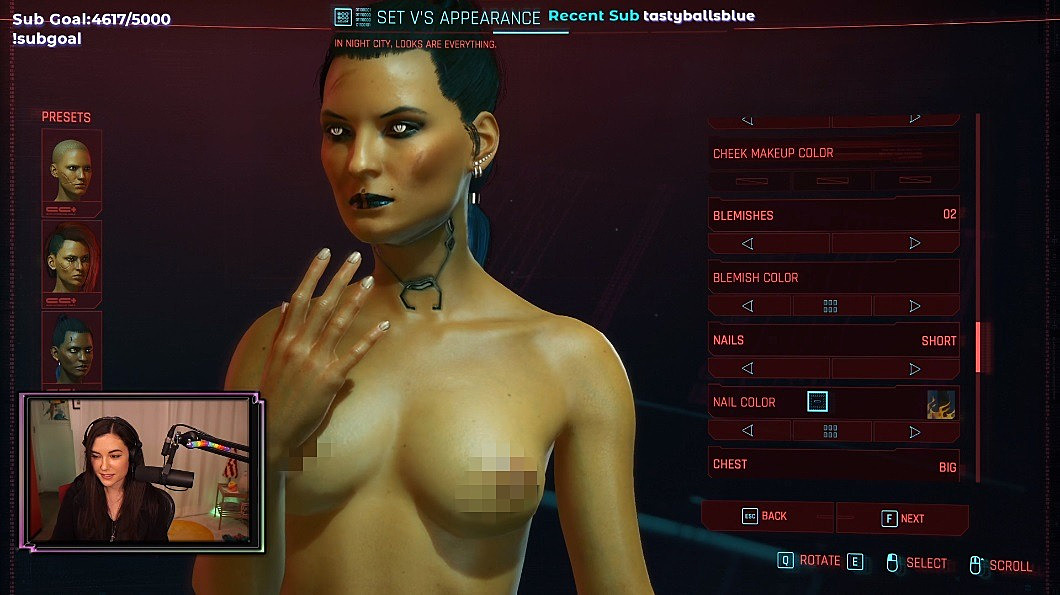
Task: Pick the dark-haired preset with blue ponytail
Action: [x=71, y=347]
